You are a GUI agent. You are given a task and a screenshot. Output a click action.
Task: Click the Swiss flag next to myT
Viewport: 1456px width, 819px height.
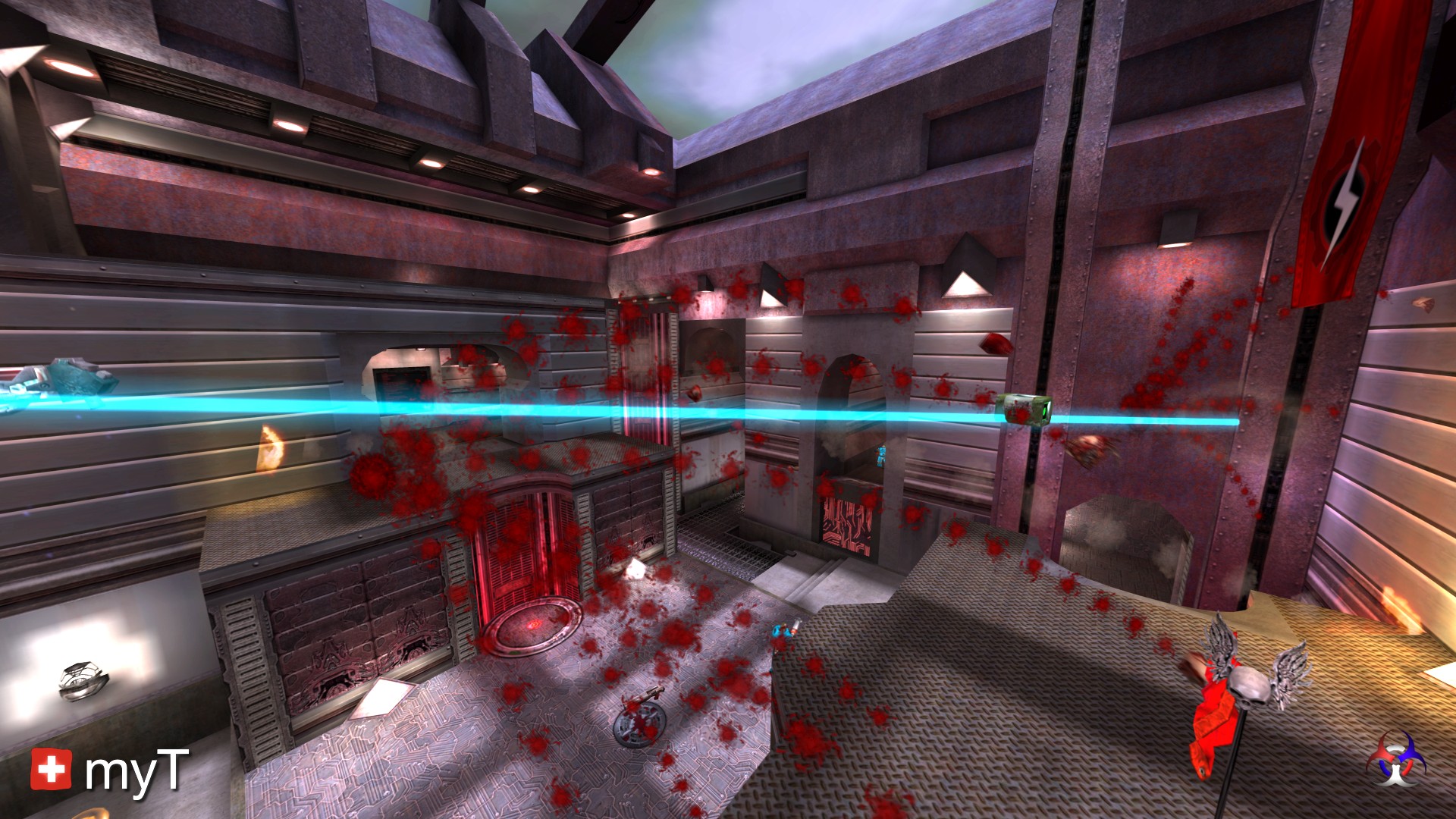pyautogui.click(x=51, y=770)
